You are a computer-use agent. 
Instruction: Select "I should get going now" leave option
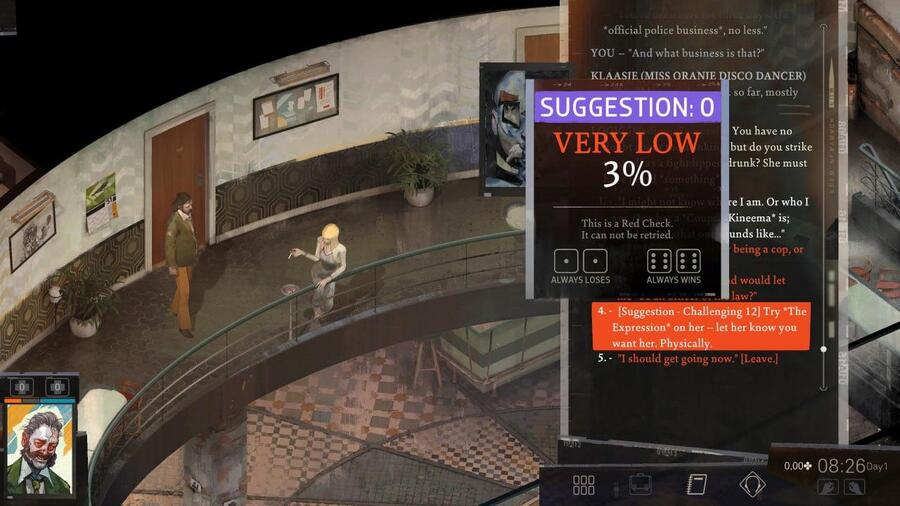[697, 358]
